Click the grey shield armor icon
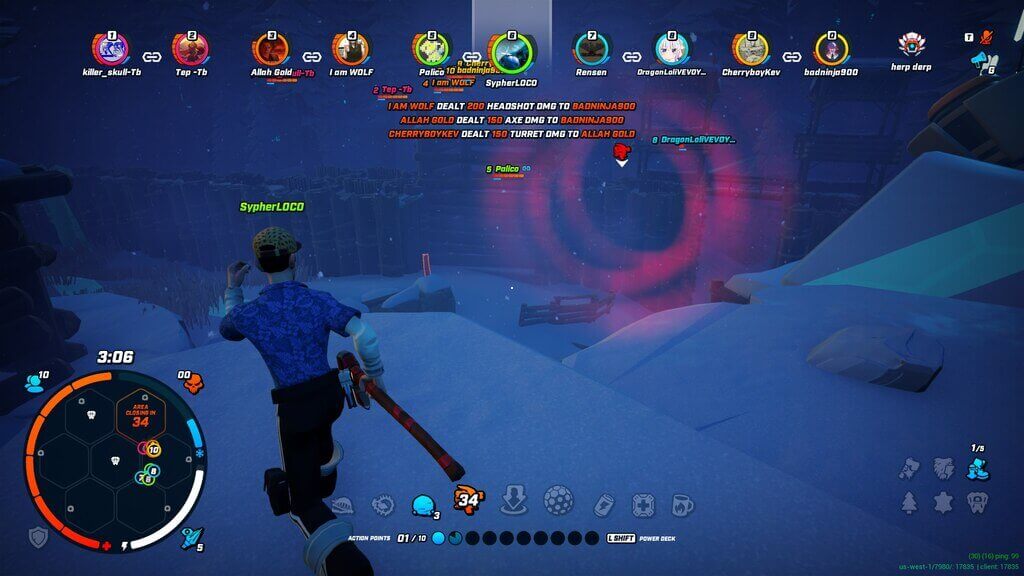Screen dimensions: 1024x576 click(x=38, y=537)
